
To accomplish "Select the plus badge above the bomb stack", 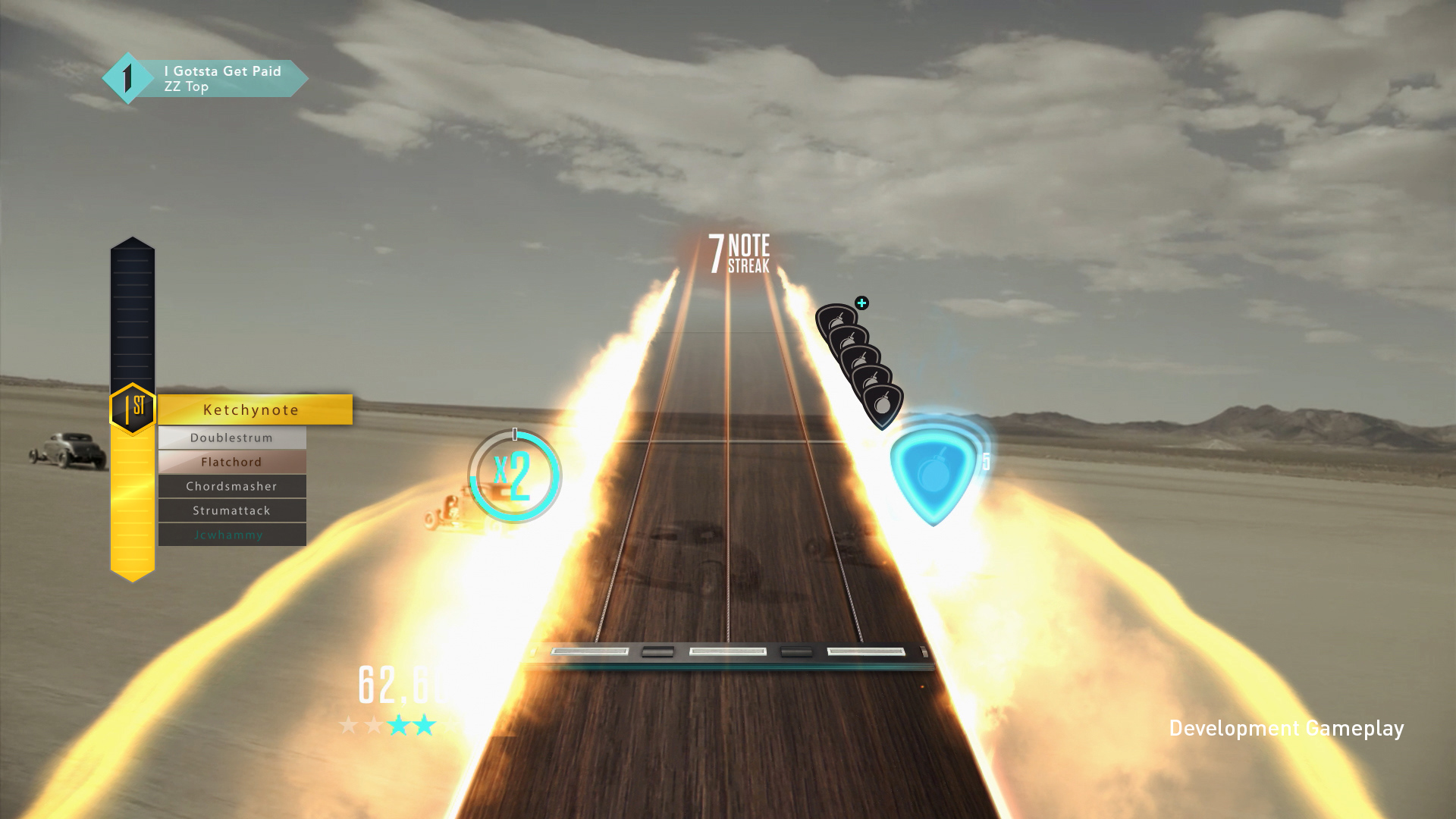I will tap(861, 302).
